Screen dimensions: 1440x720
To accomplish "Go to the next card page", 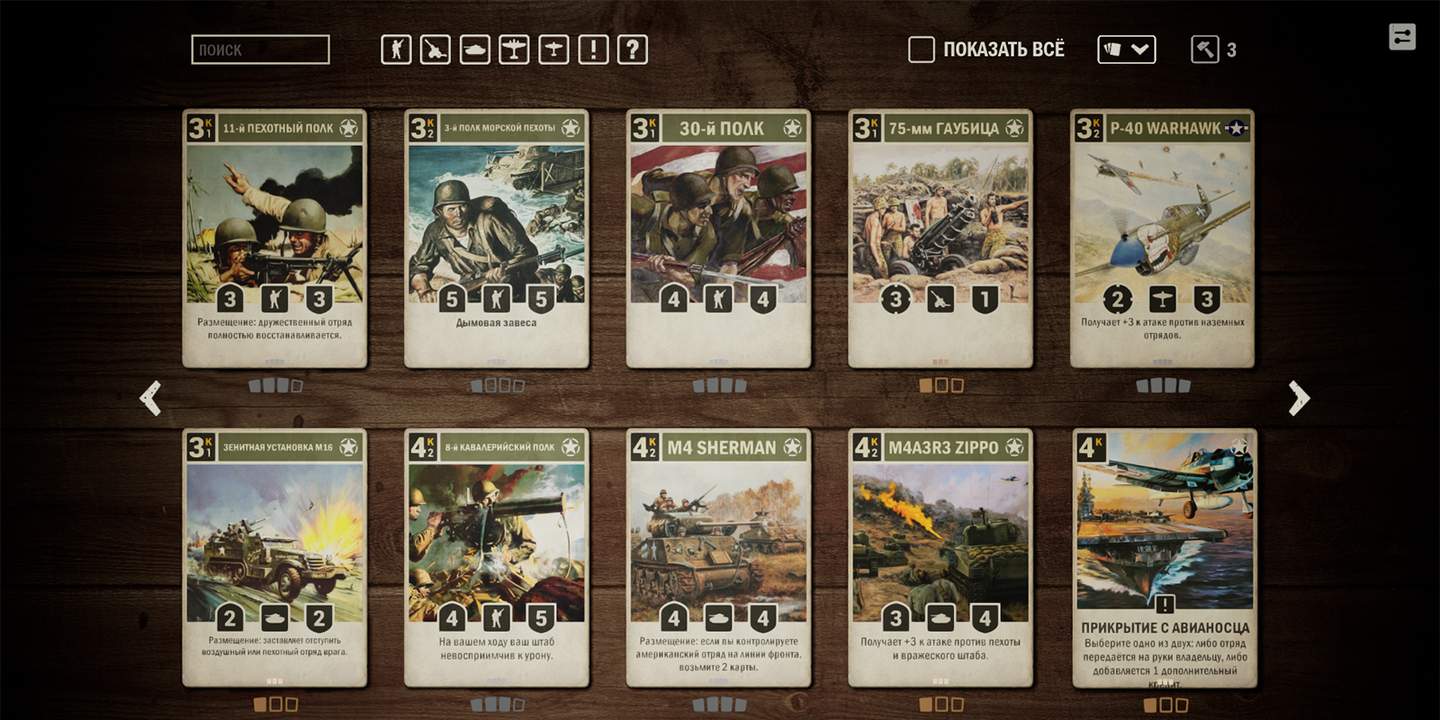I will (x=1298, y=398).
